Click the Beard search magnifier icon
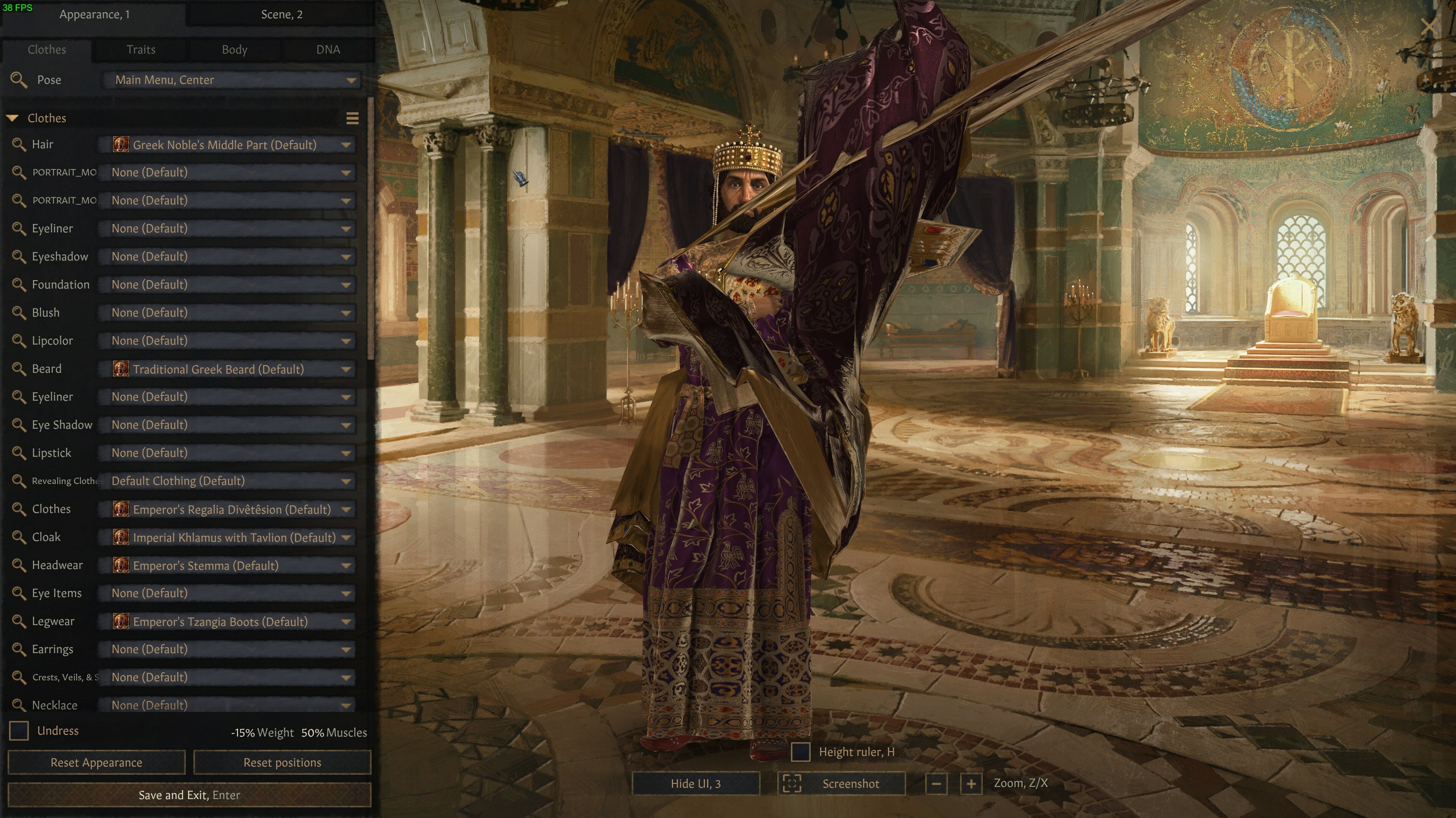Viewport: 1456px width, 818px height. click(x=19, y=369)
